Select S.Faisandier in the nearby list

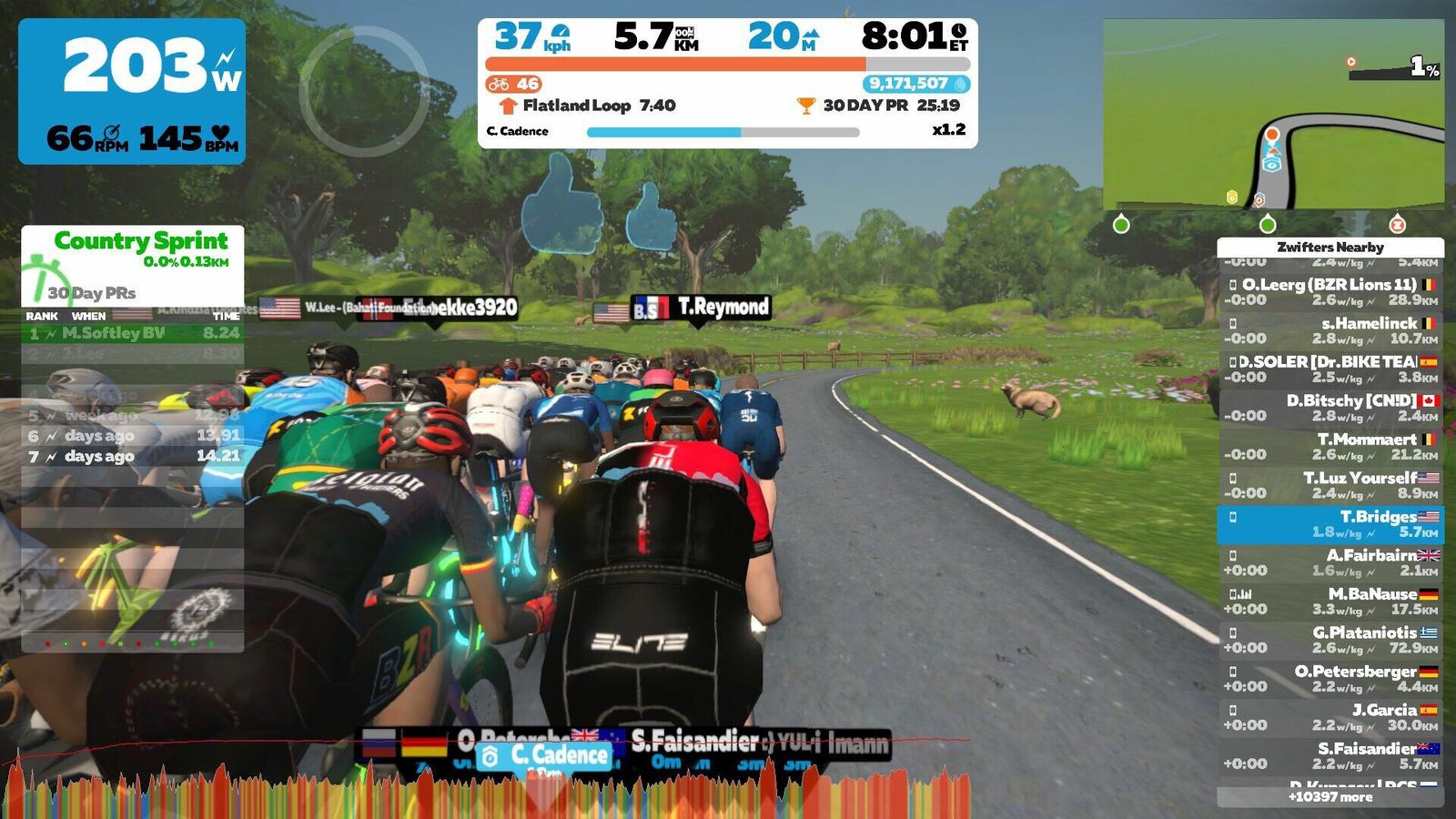1330,756
